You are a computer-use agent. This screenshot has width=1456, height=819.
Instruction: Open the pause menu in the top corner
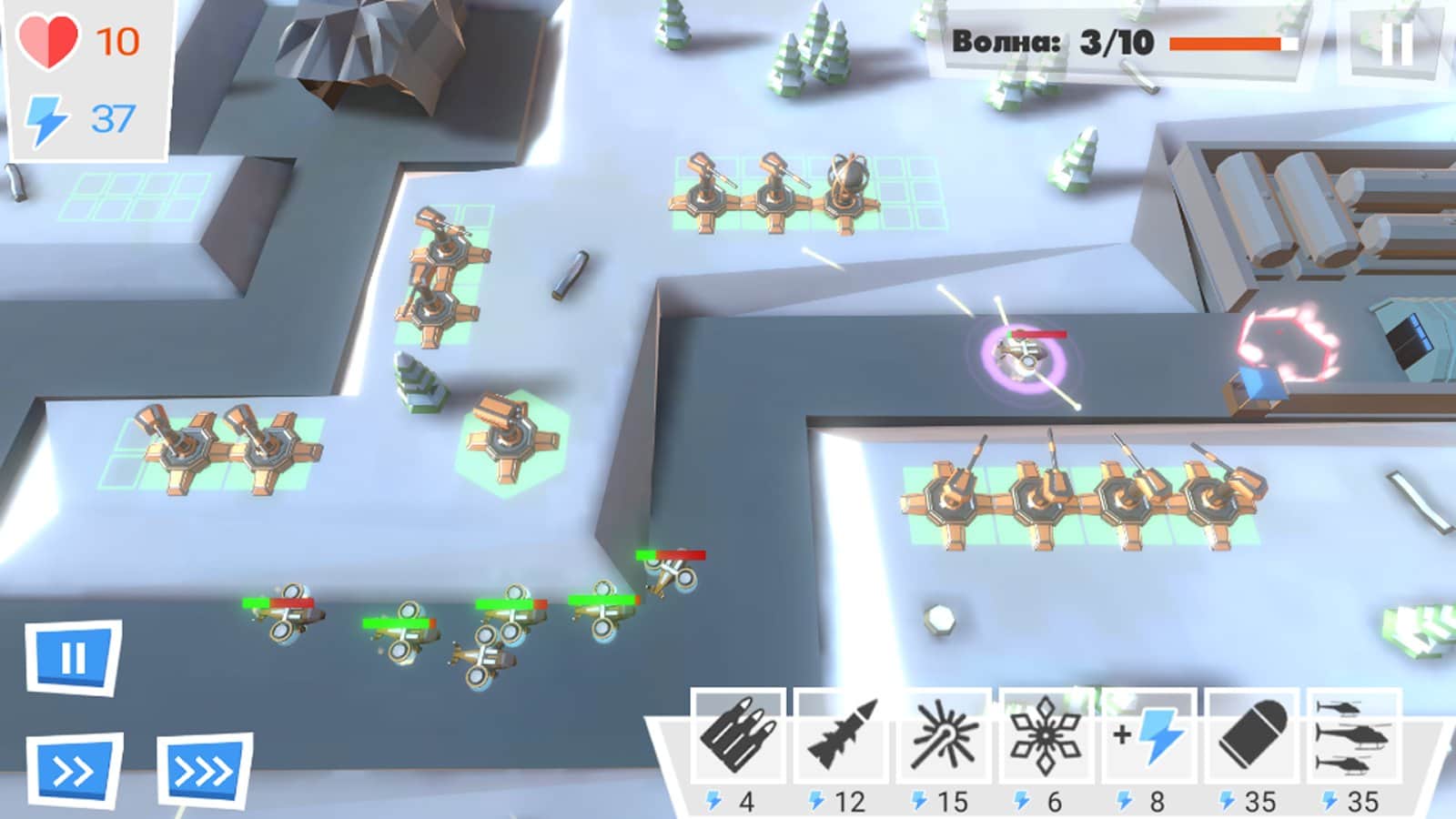1395,43
